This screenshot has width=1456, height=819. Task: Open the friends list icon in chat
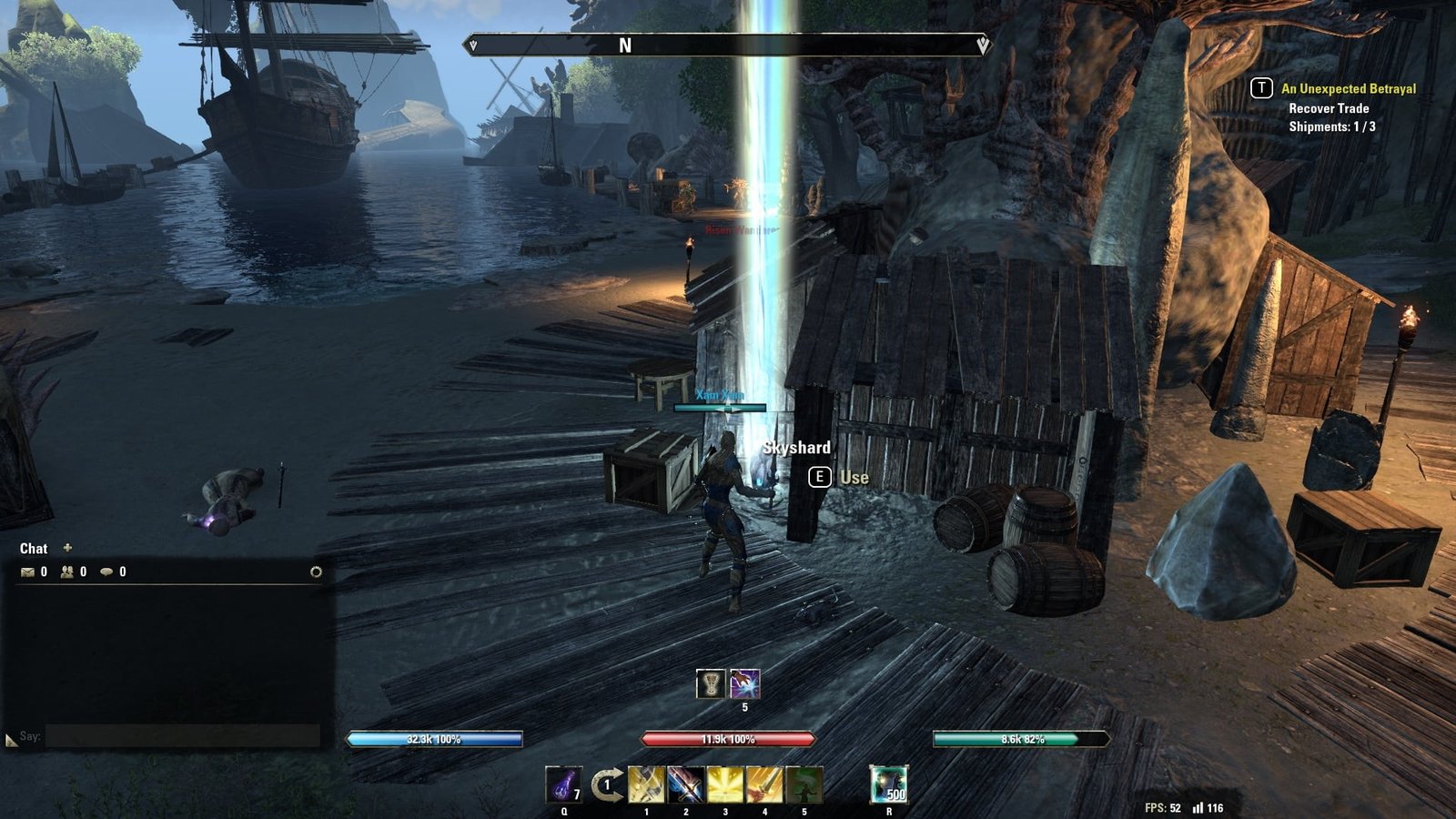[x=67, y=572]
